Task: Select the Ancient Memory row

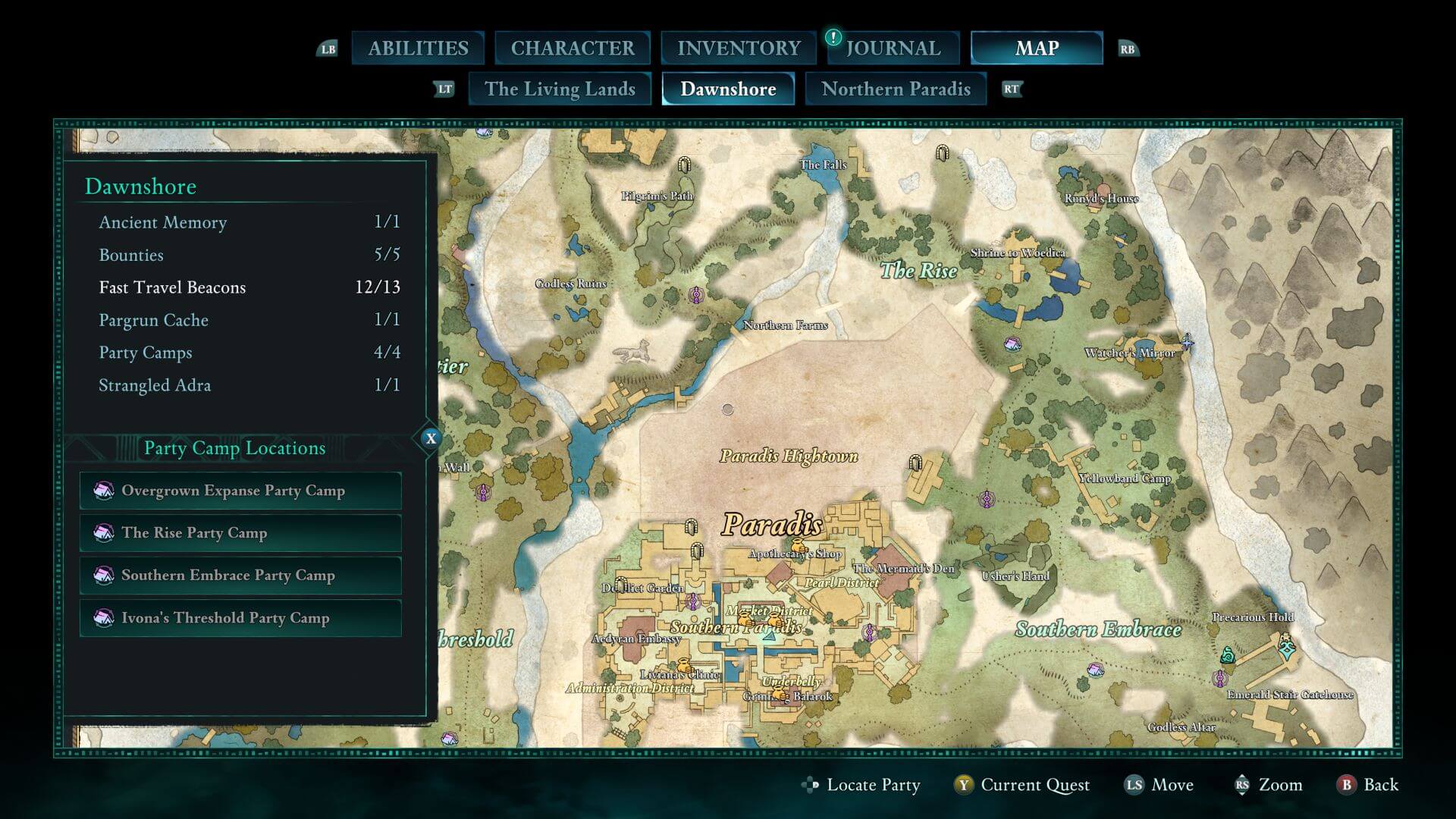Action: coord(249,222)
